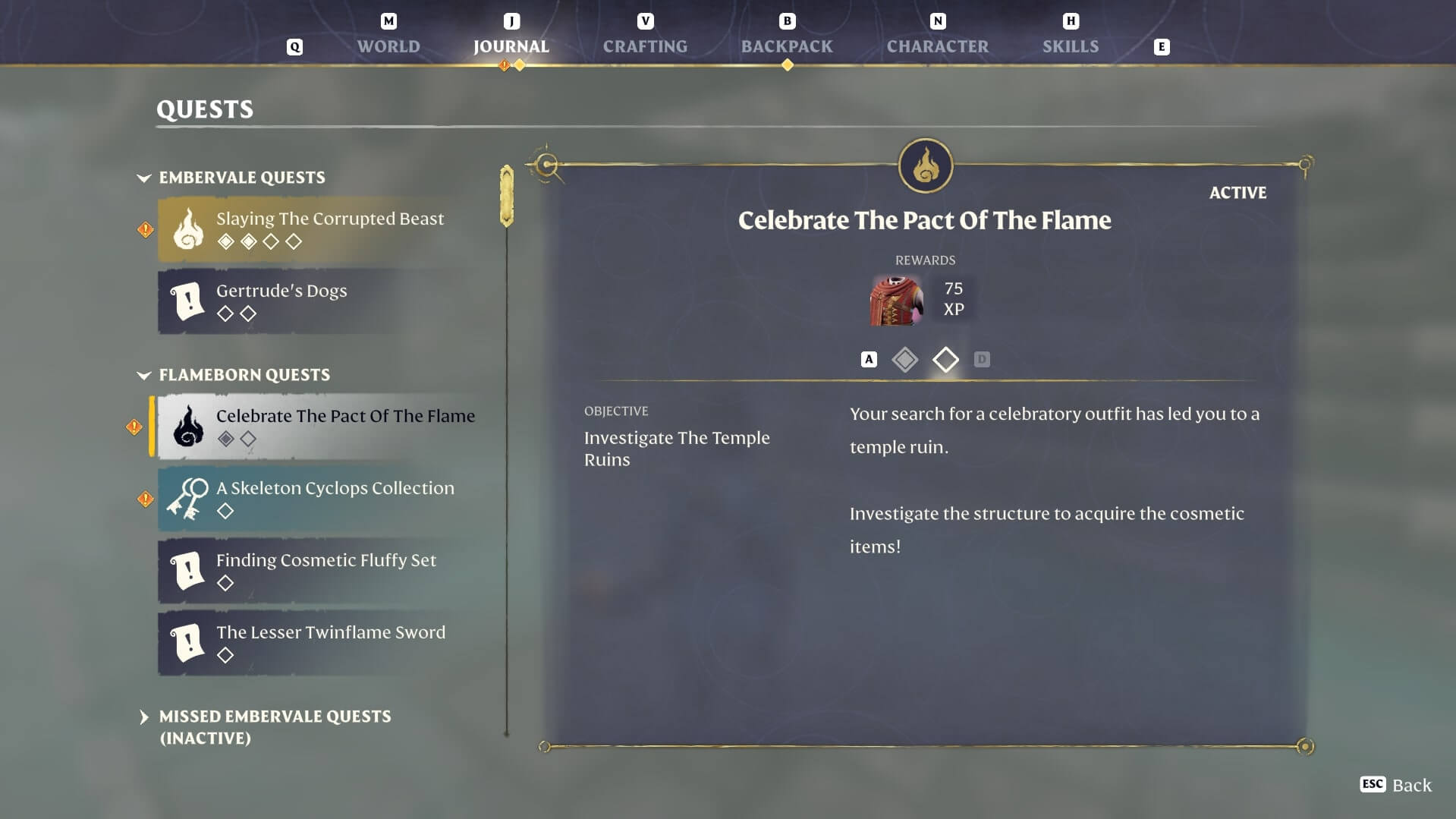The width and height of the screenshot is (1456, 819).
Task: Click the red outfit reward icon
Action: point(896,301)
